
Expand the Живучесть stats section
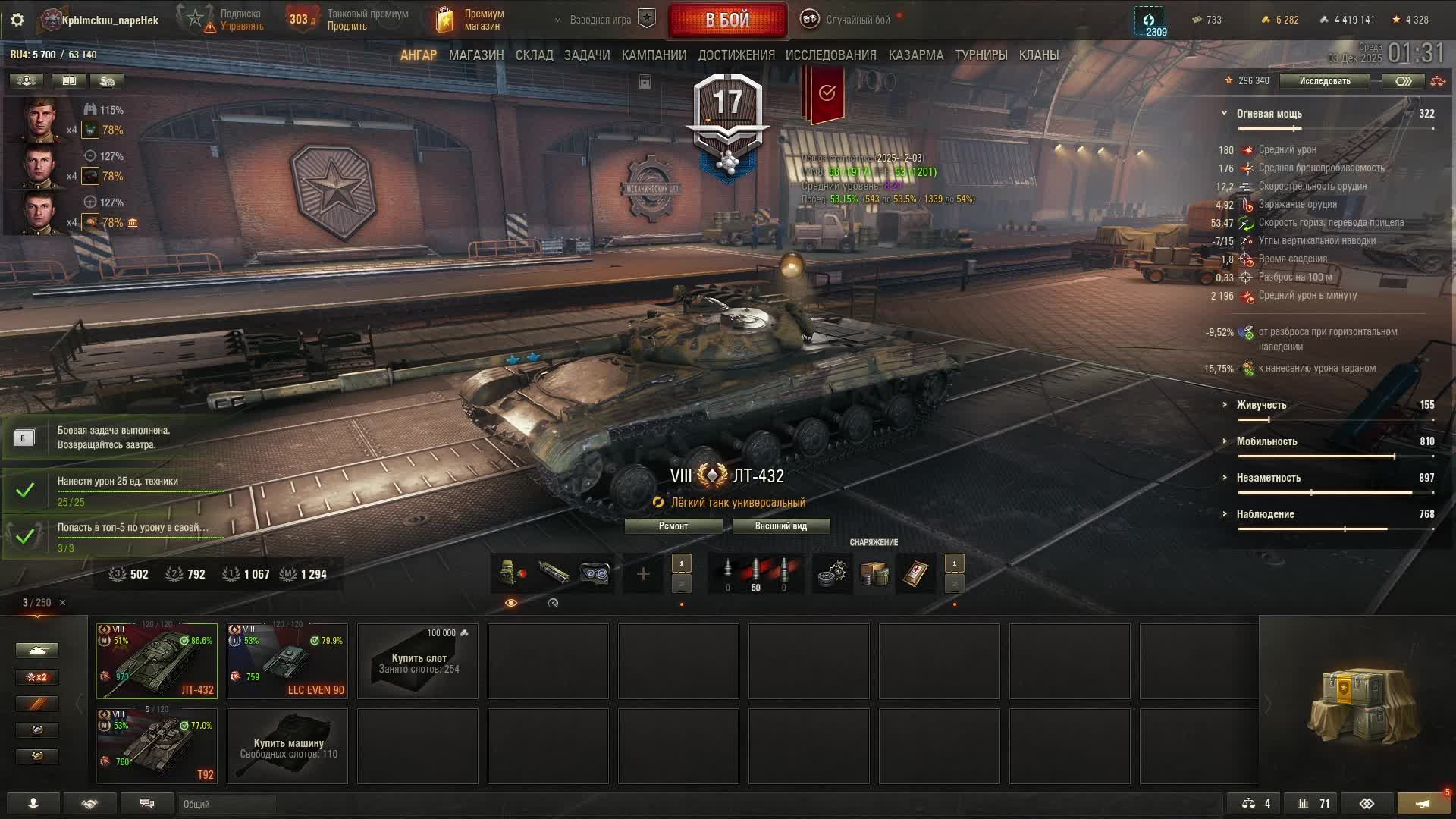1260,405
